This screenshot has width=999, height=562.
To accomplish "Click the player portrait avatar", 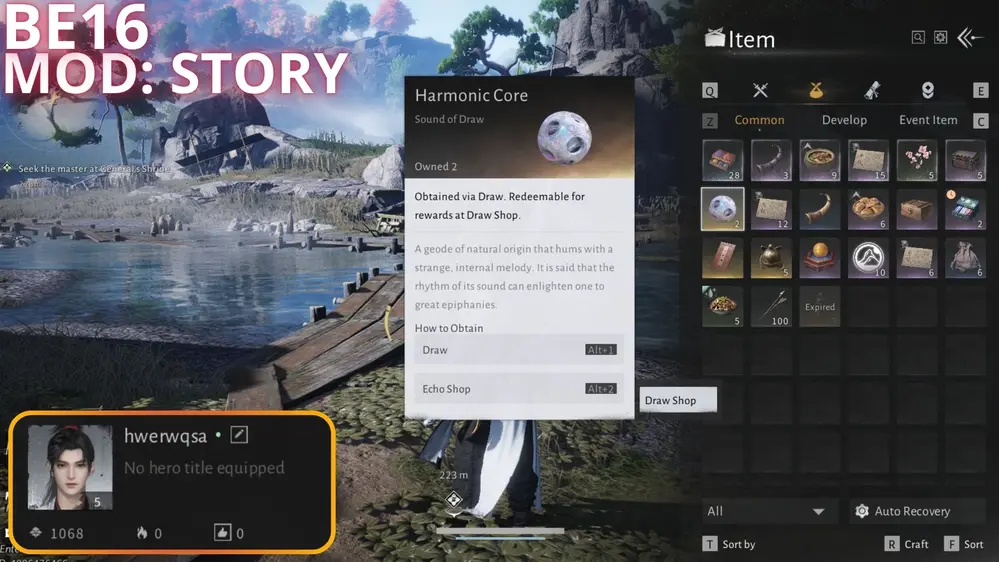I will (x=70, y=467).
